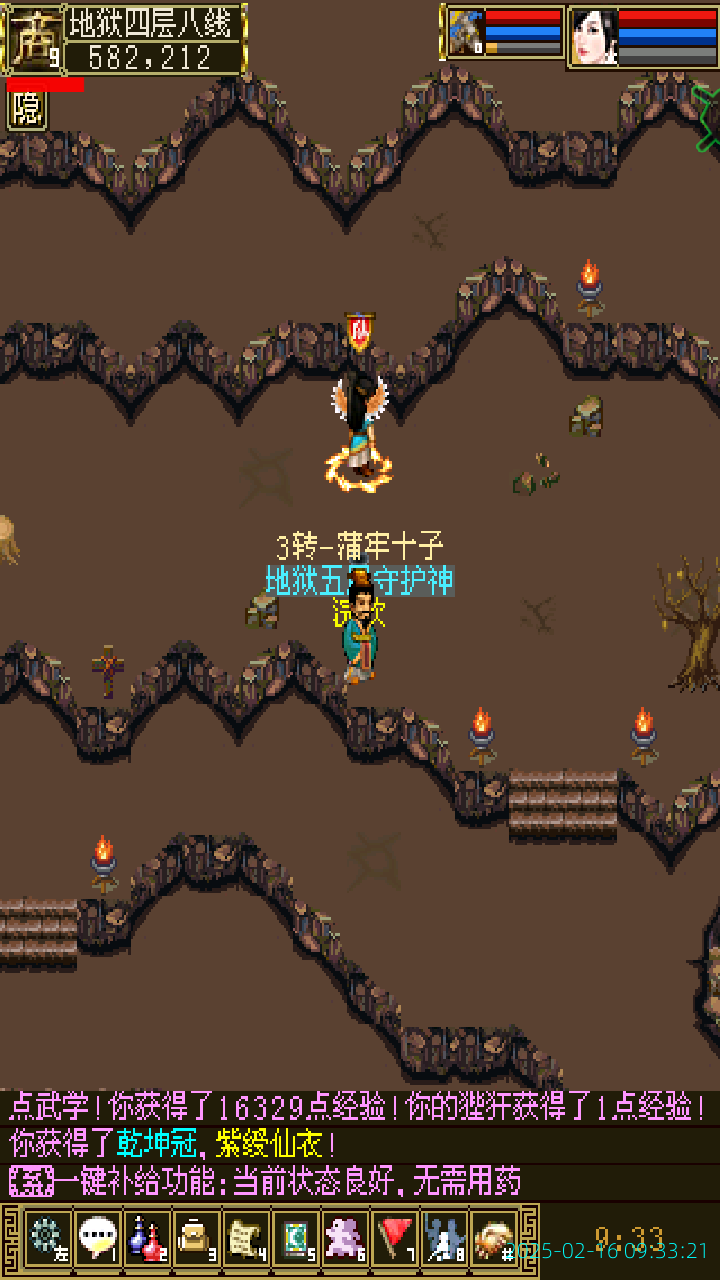Click the conch shell icon
This screenshot has height=1280, width=720.
click(493, 1239)
